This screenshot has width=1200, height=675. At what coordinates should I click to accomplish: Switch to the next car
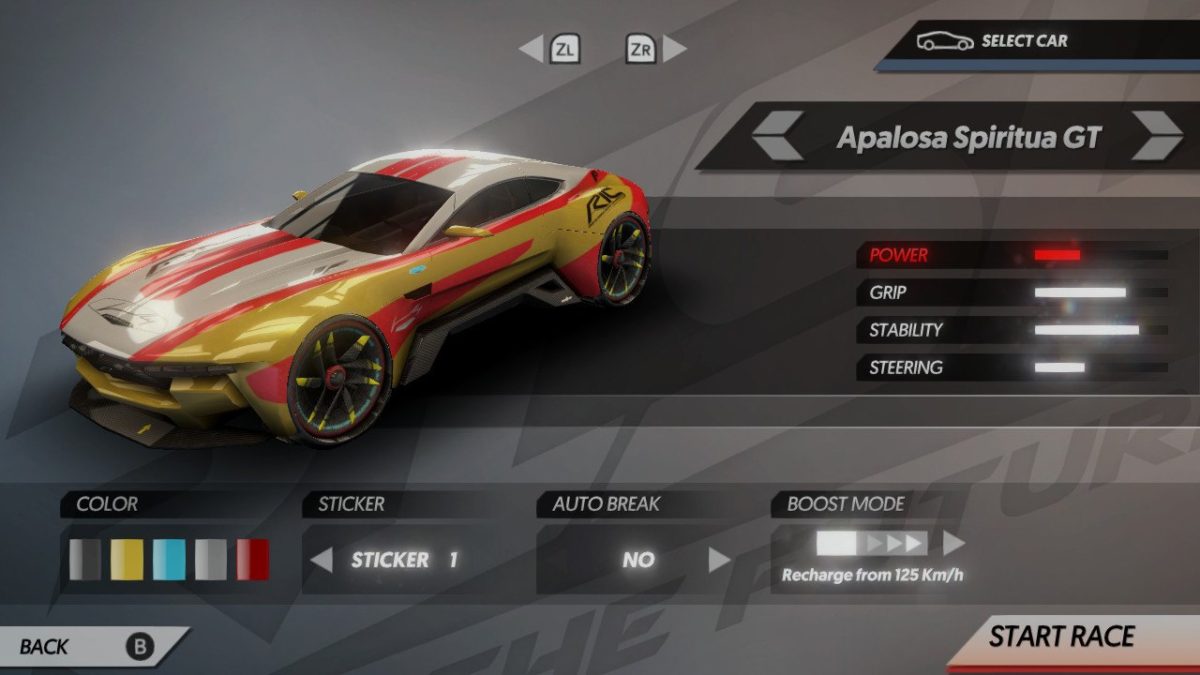click(1158, 136)
